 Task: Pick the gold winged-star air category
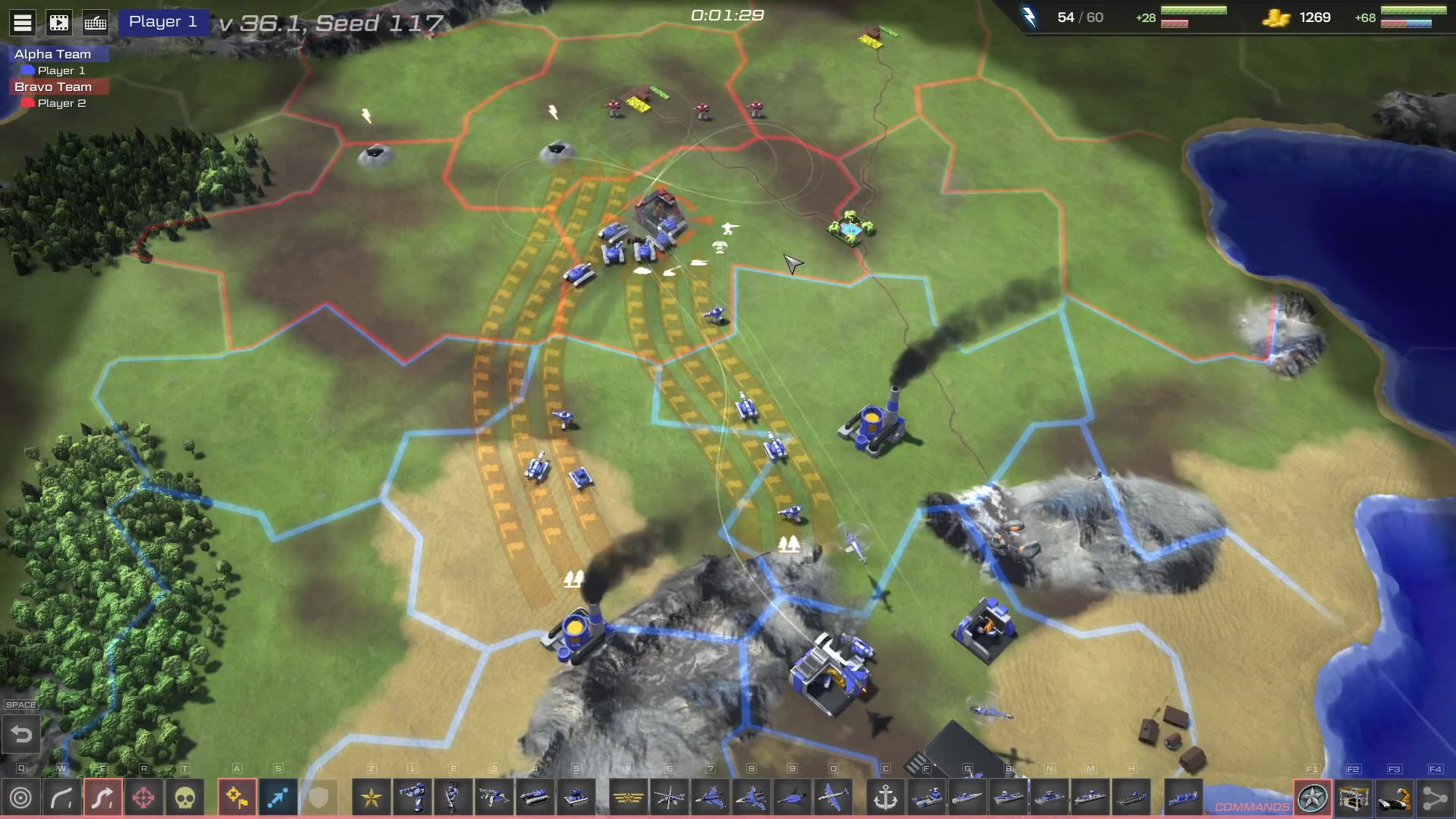(629, 798)
